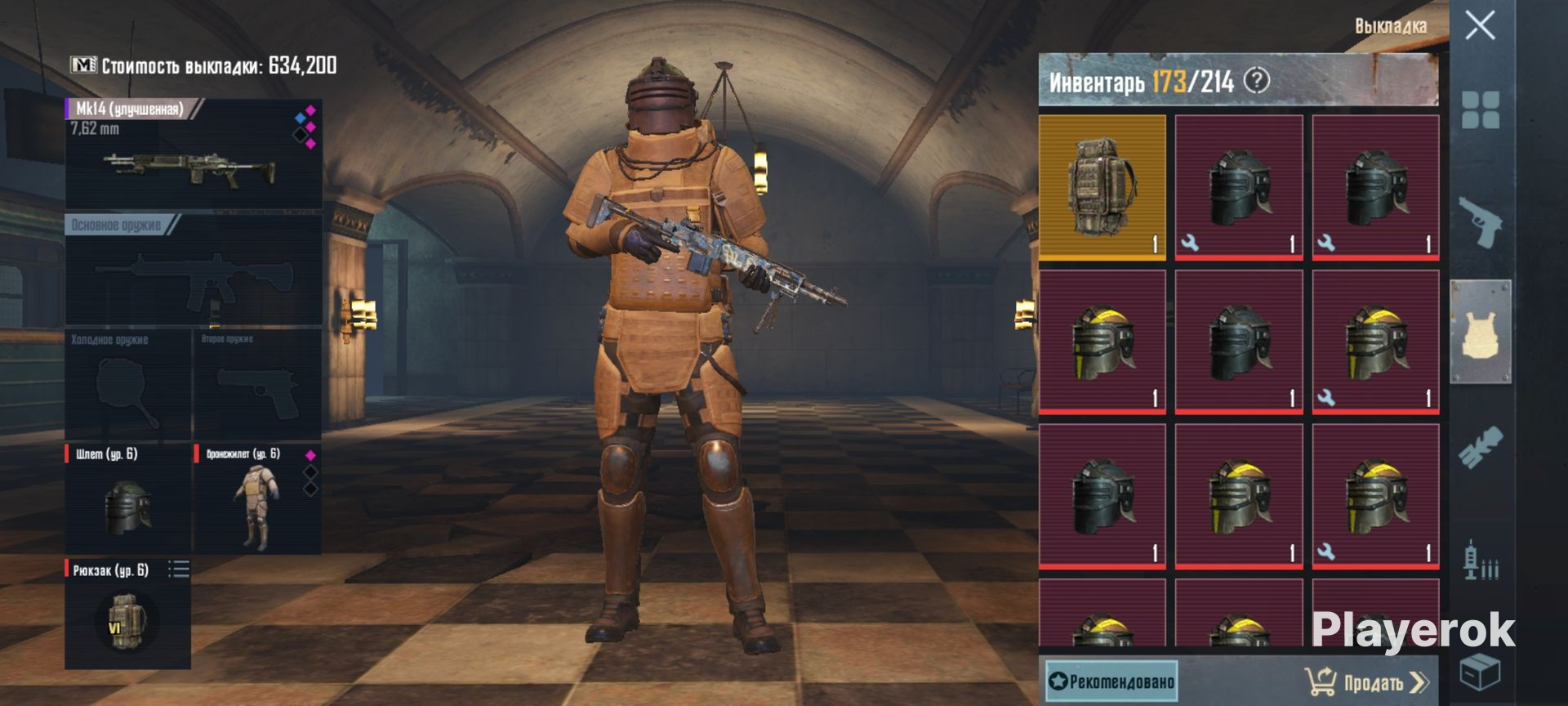Select the level 6 body armor slot
The image size is (1568, 706).
tap(256, 498)
